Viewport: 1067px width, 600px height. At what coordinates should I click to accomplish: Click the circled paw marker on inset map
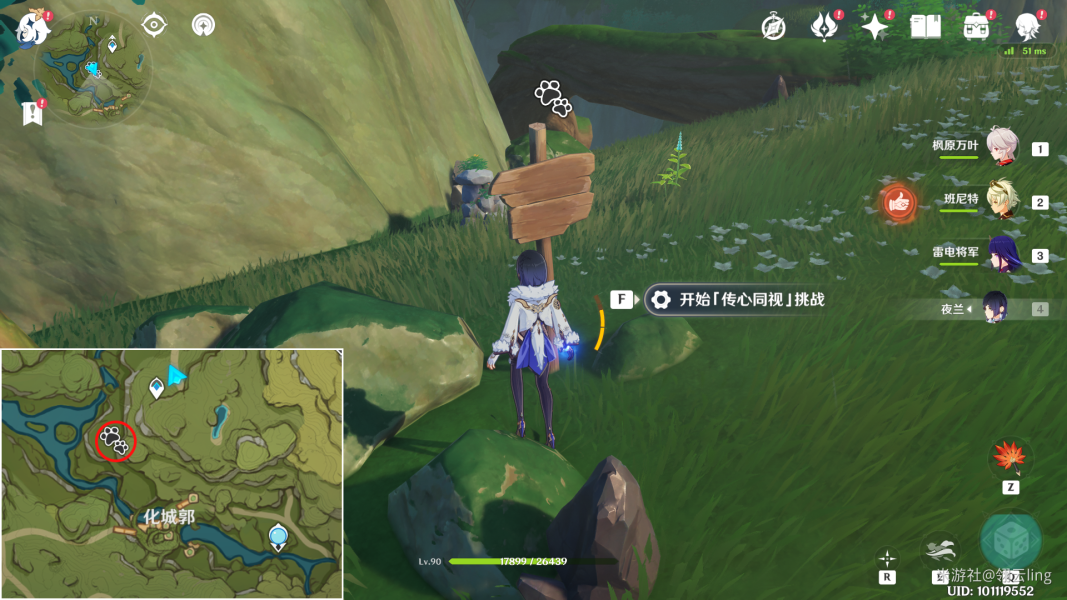tap(116, 439)
